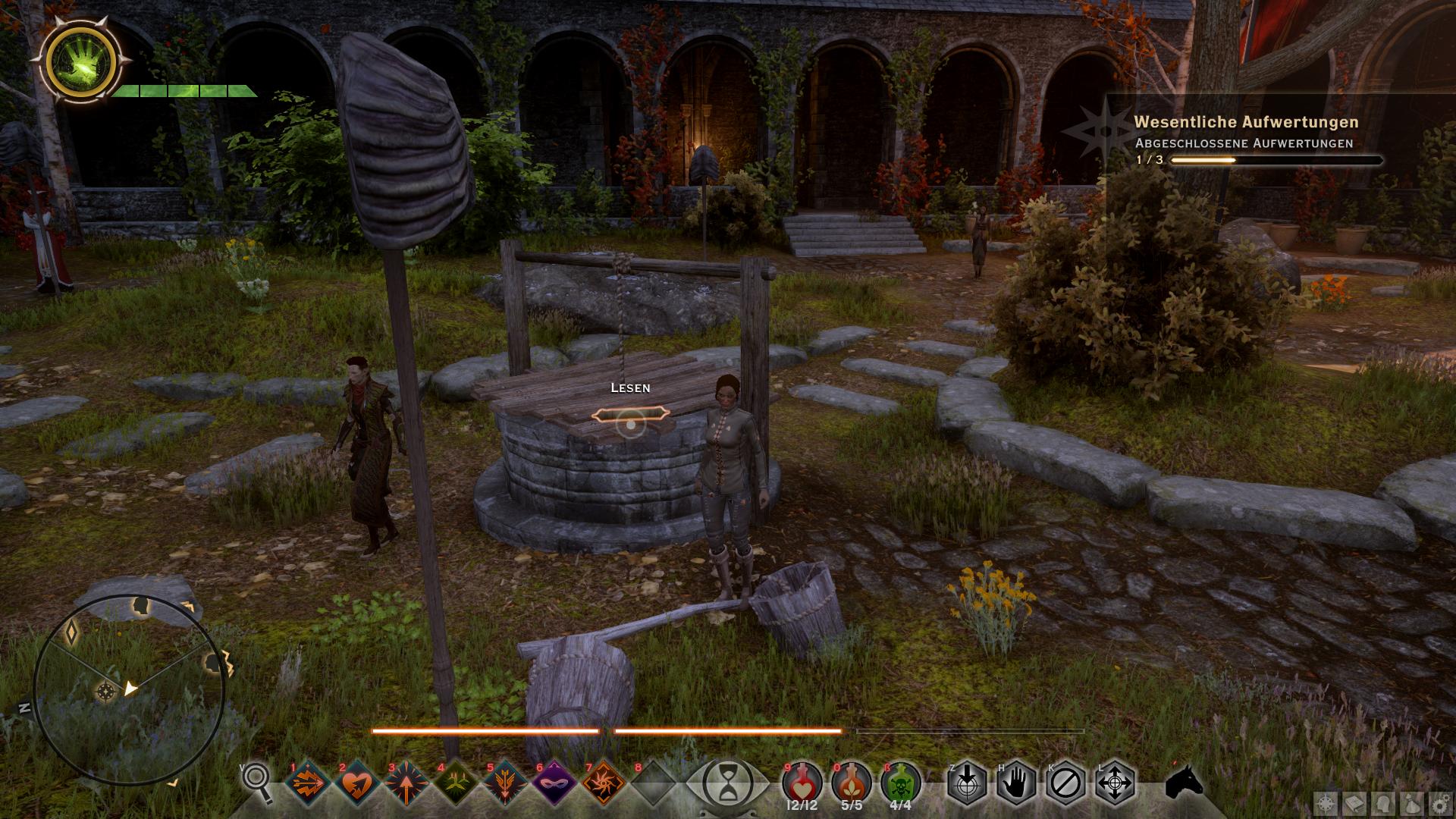Click the attack-my-target command icon

point(967,783)
